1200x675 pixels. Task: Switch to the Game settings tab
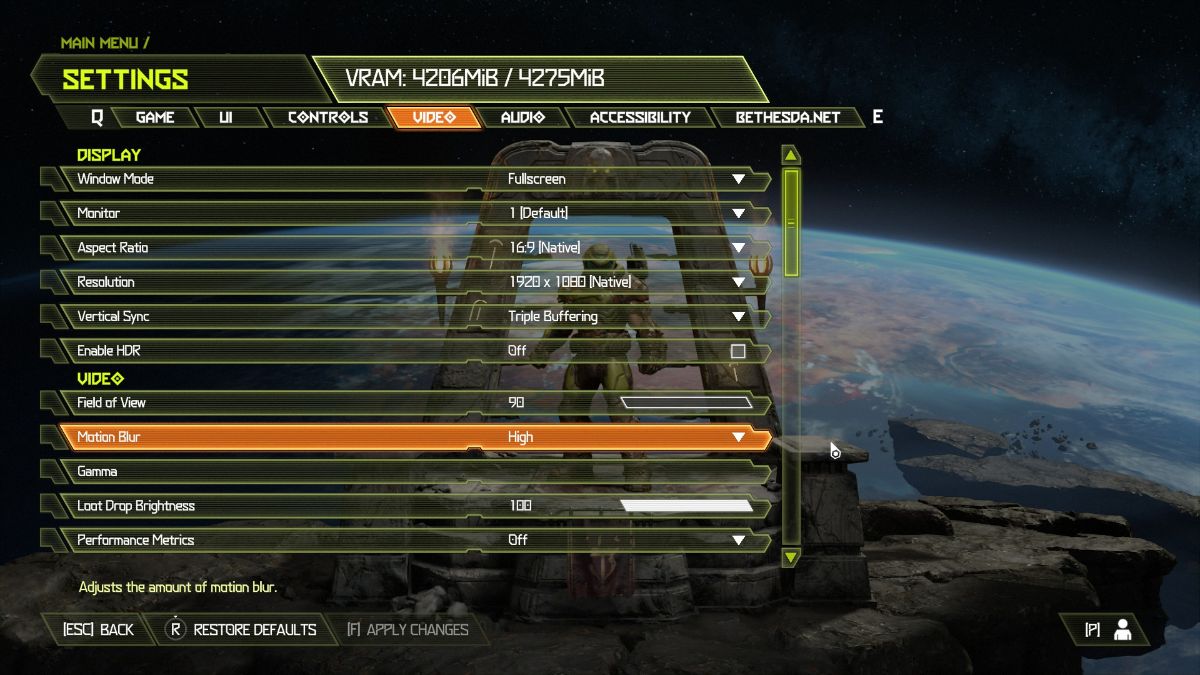click(155, 117)
